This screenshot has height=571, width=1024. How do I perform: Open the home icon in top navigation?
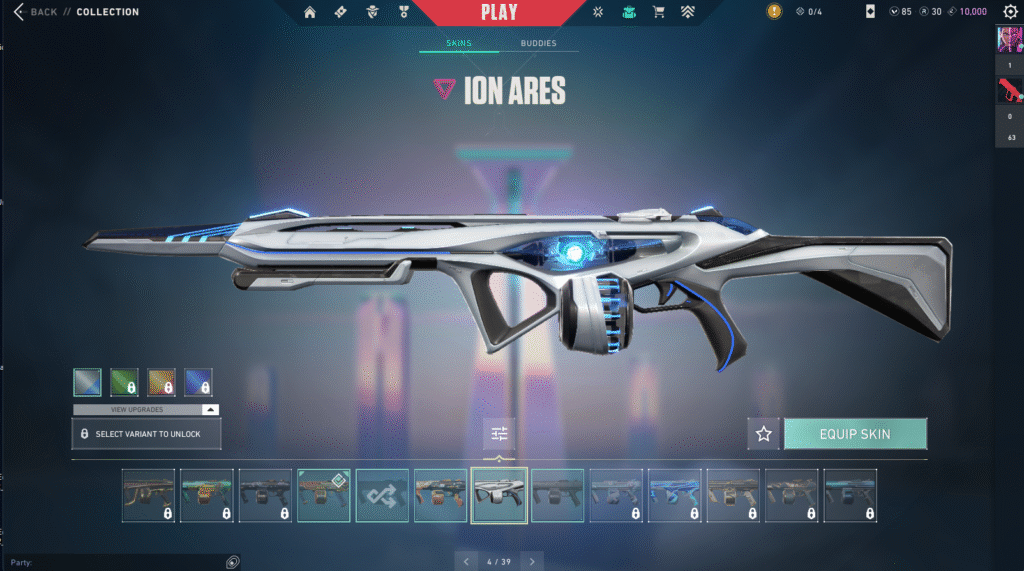tap(310, 12)
